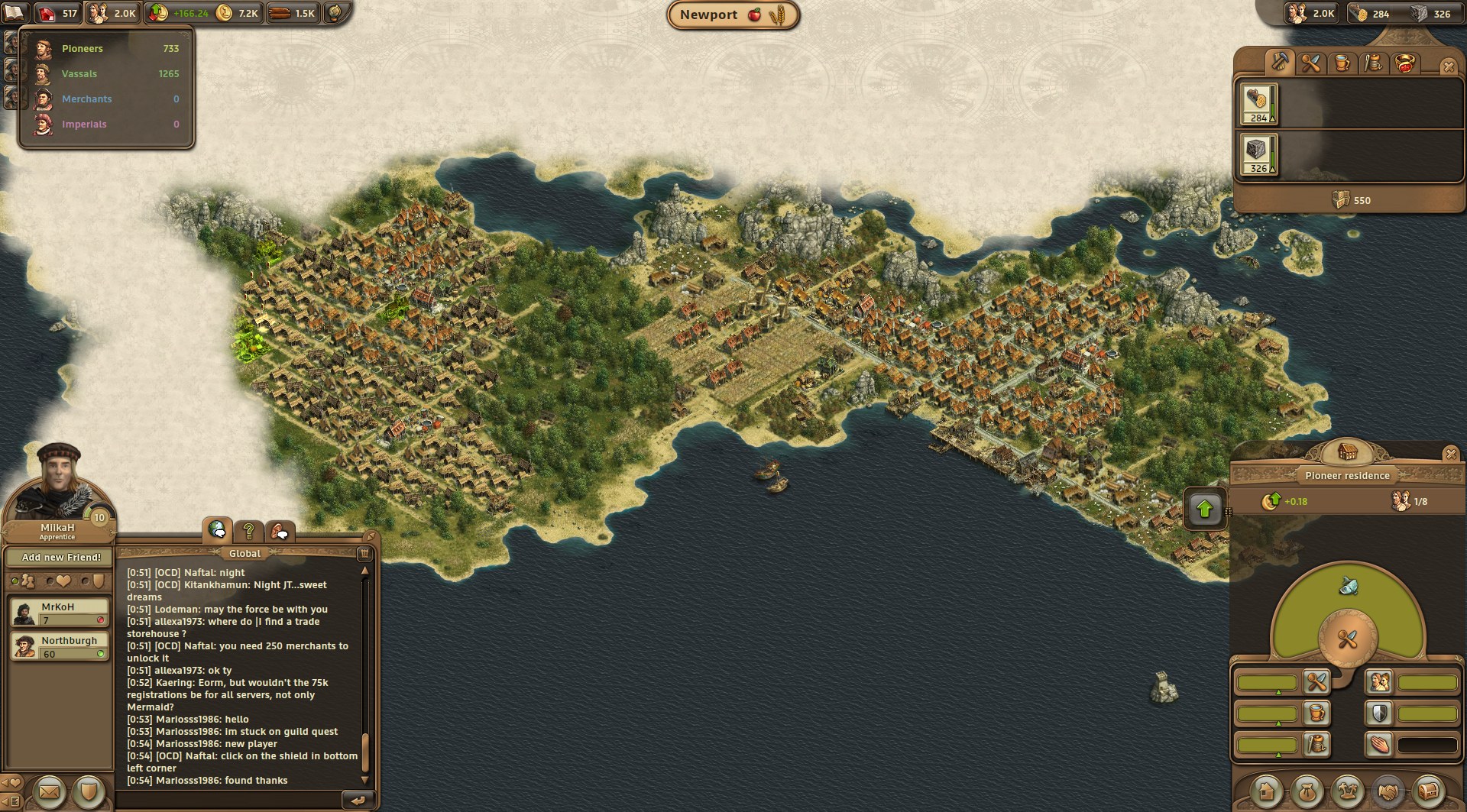
Task: Open the treasure chest menu
Action: [x=1427, y=791]
